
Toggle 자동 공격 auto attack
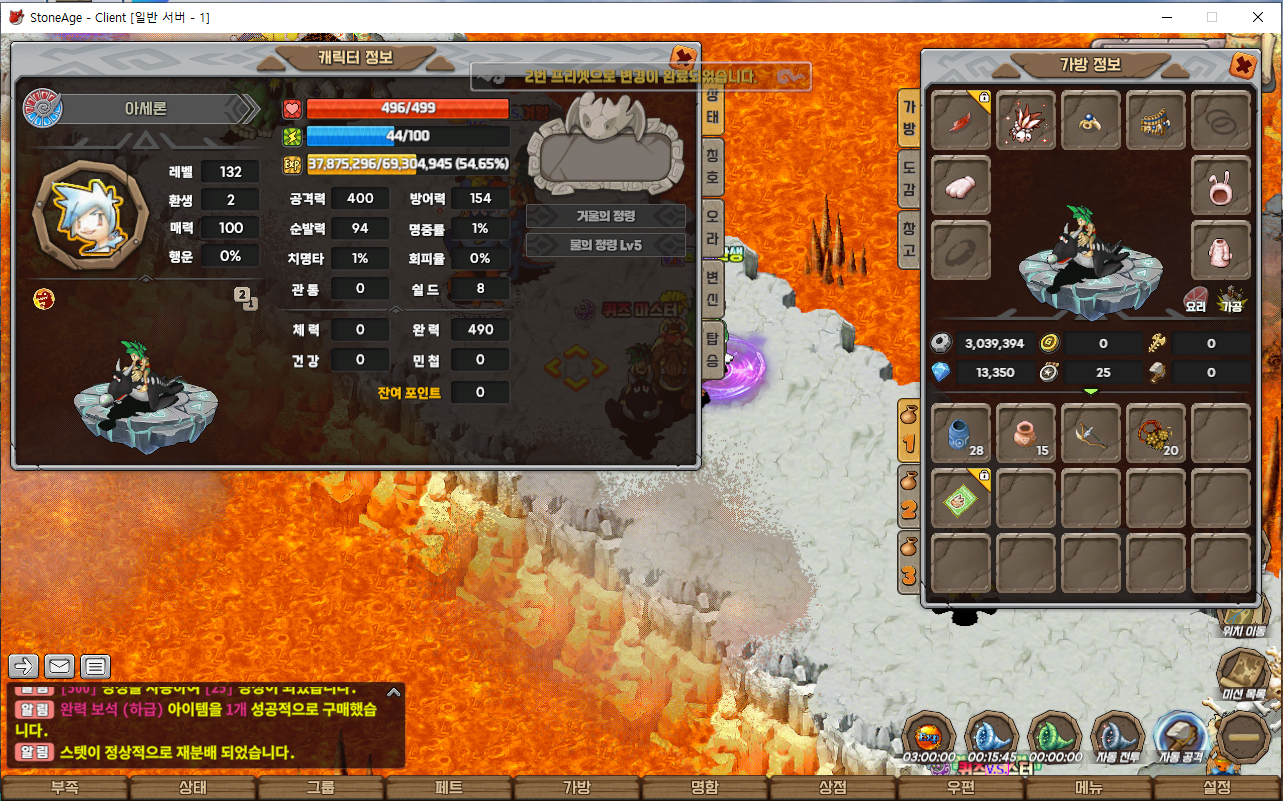[1180, 740]
